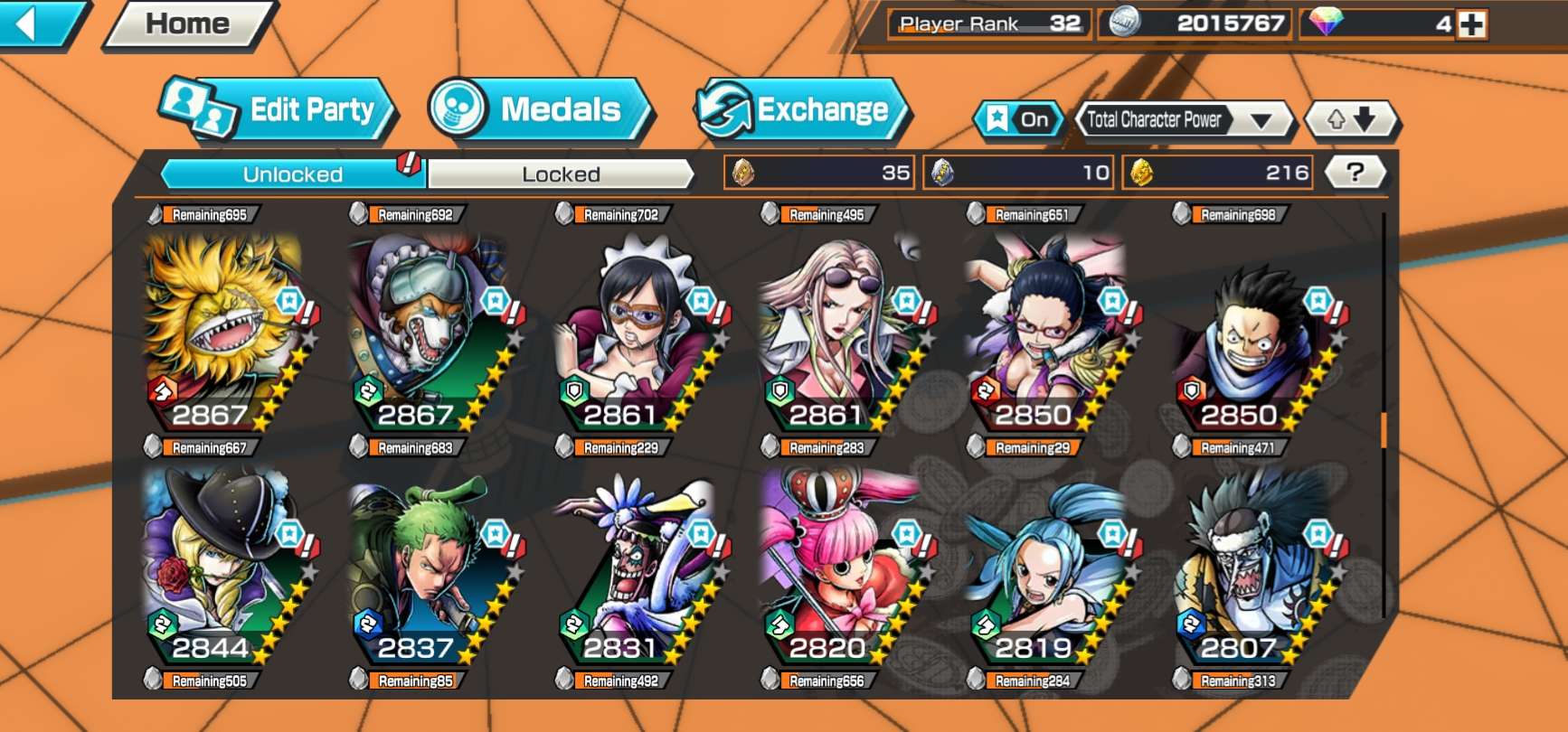
Task: Return to the Home screen
Action: 187,23
